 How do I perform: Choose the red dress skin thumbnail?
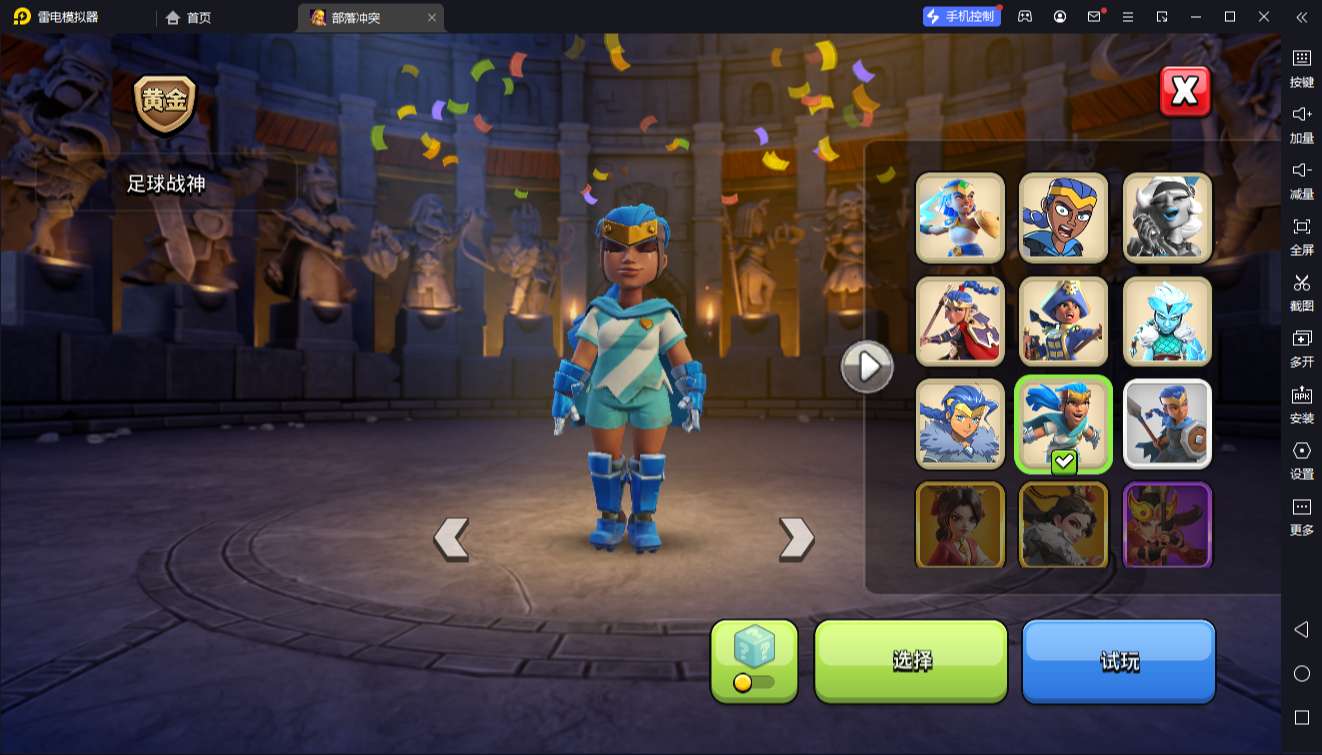pyautogui.click(x=960, y=525)
